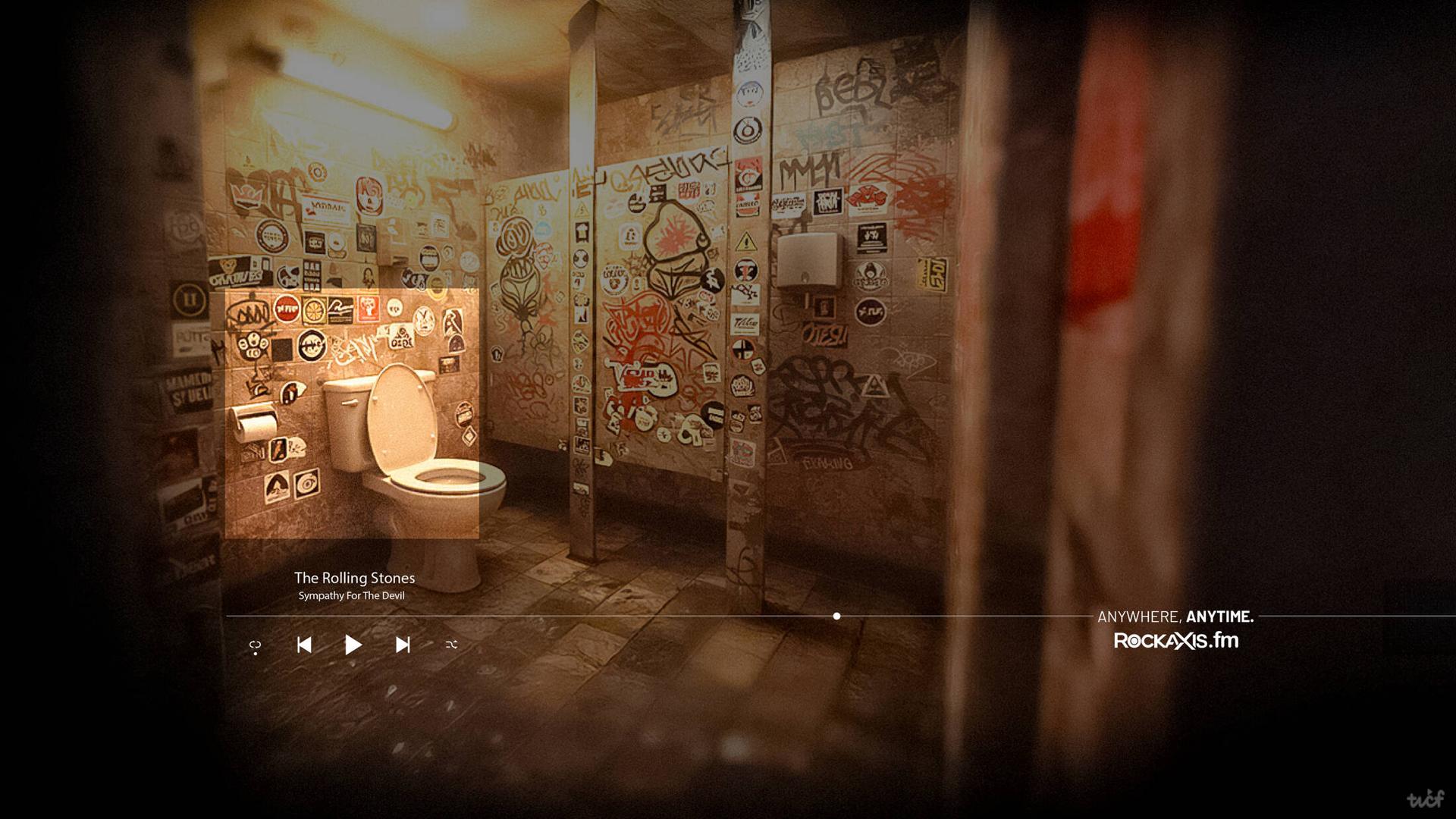This screenshot has height=819, width=1456.
Task: Toggle the repeat loop icon
Action: pos(256,646)
